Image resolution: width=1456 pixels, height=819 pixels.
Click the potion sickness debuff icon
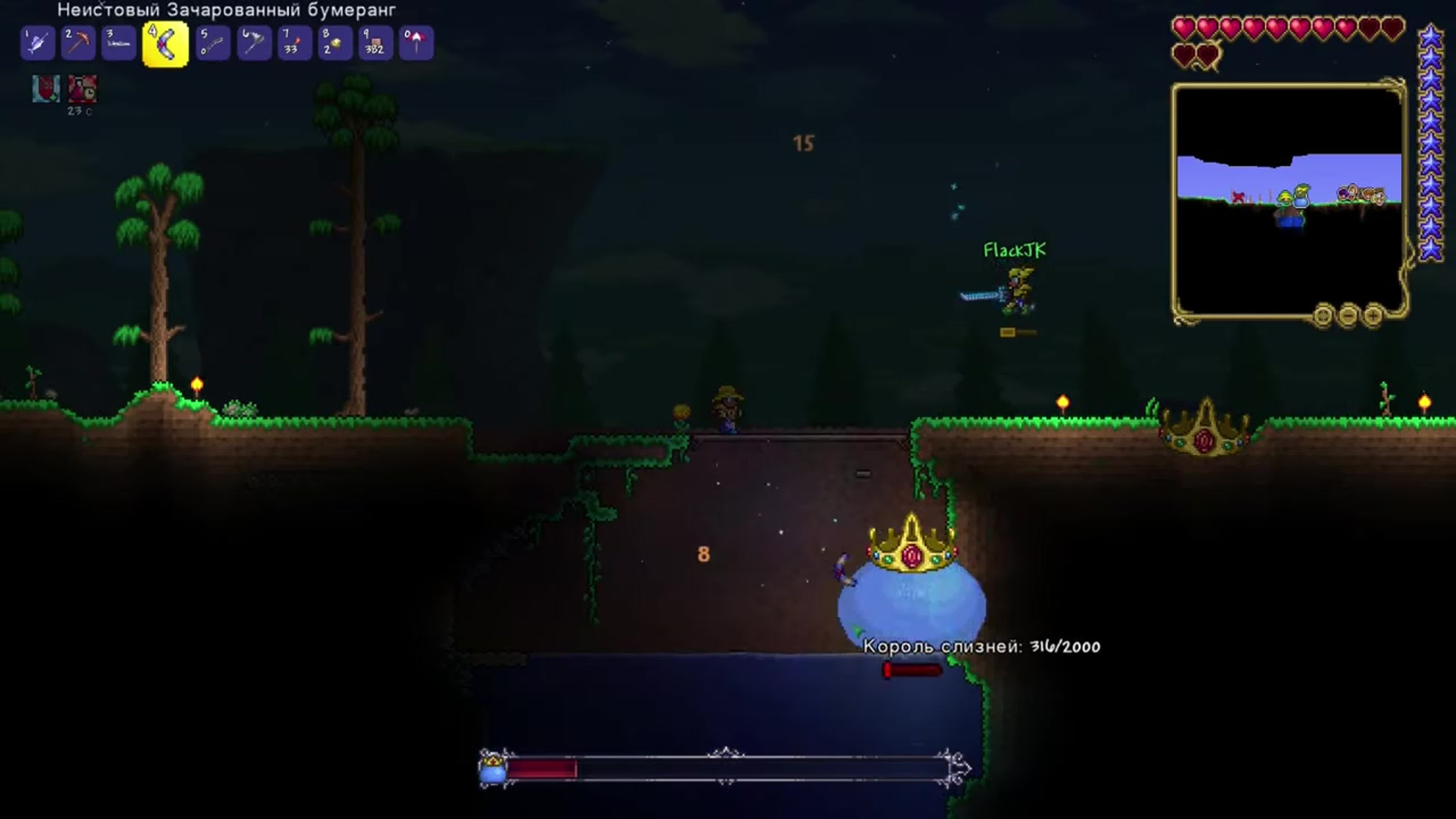point(82,89)
